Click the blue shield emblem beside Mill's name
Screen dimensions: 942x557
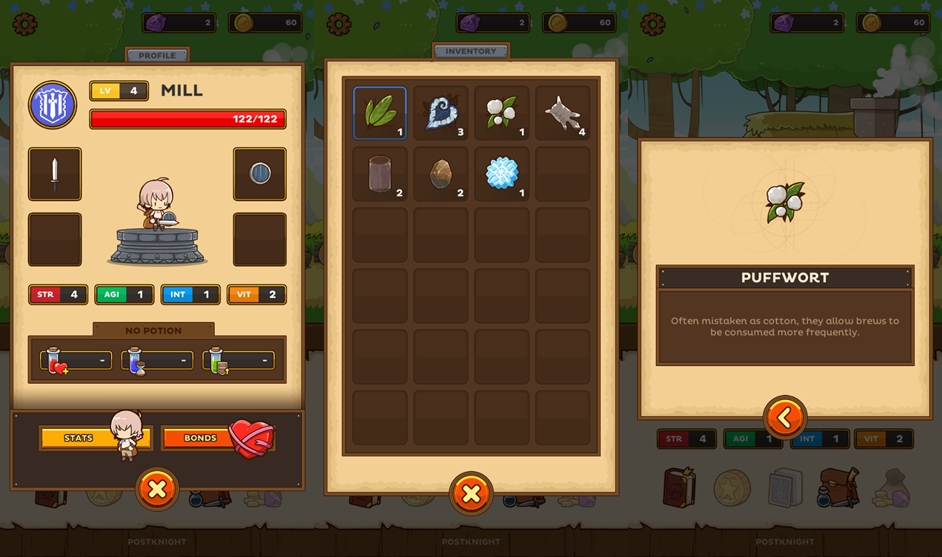53,105
